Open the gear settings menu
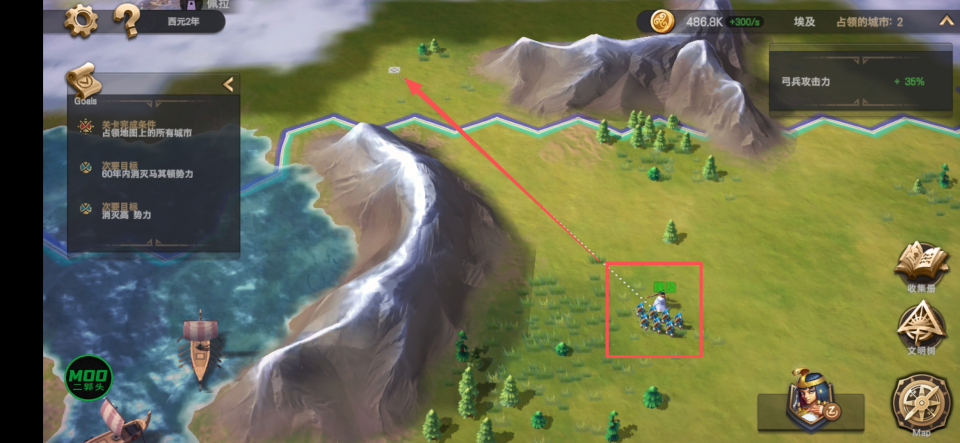 [x=80, y=19]
